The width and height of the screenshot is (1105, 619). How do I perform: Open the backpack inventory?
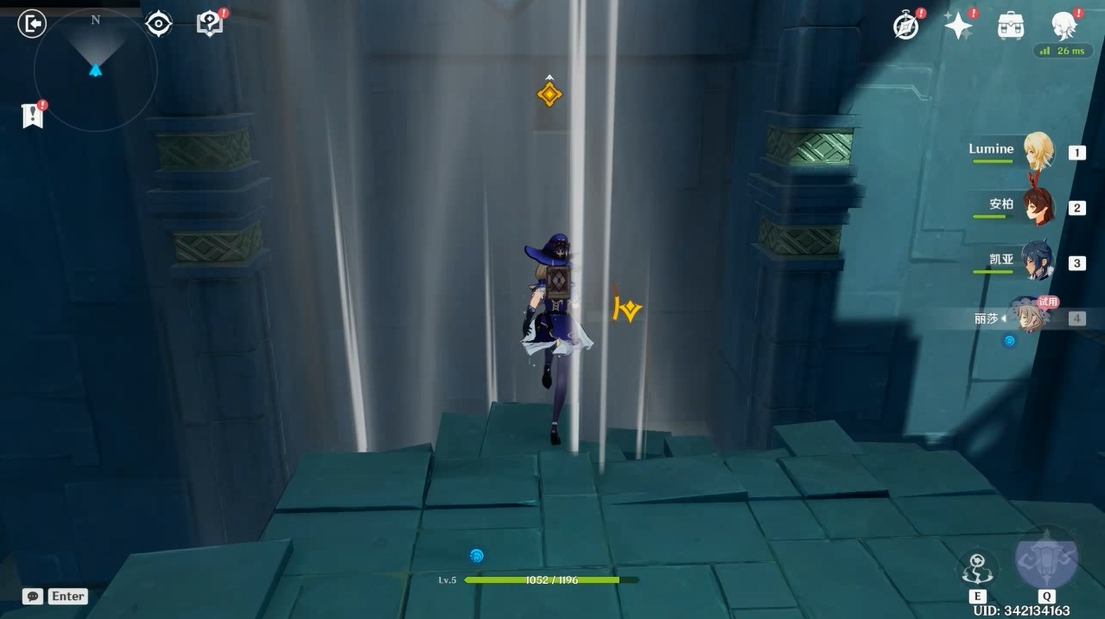click(x=1011, y=26)
